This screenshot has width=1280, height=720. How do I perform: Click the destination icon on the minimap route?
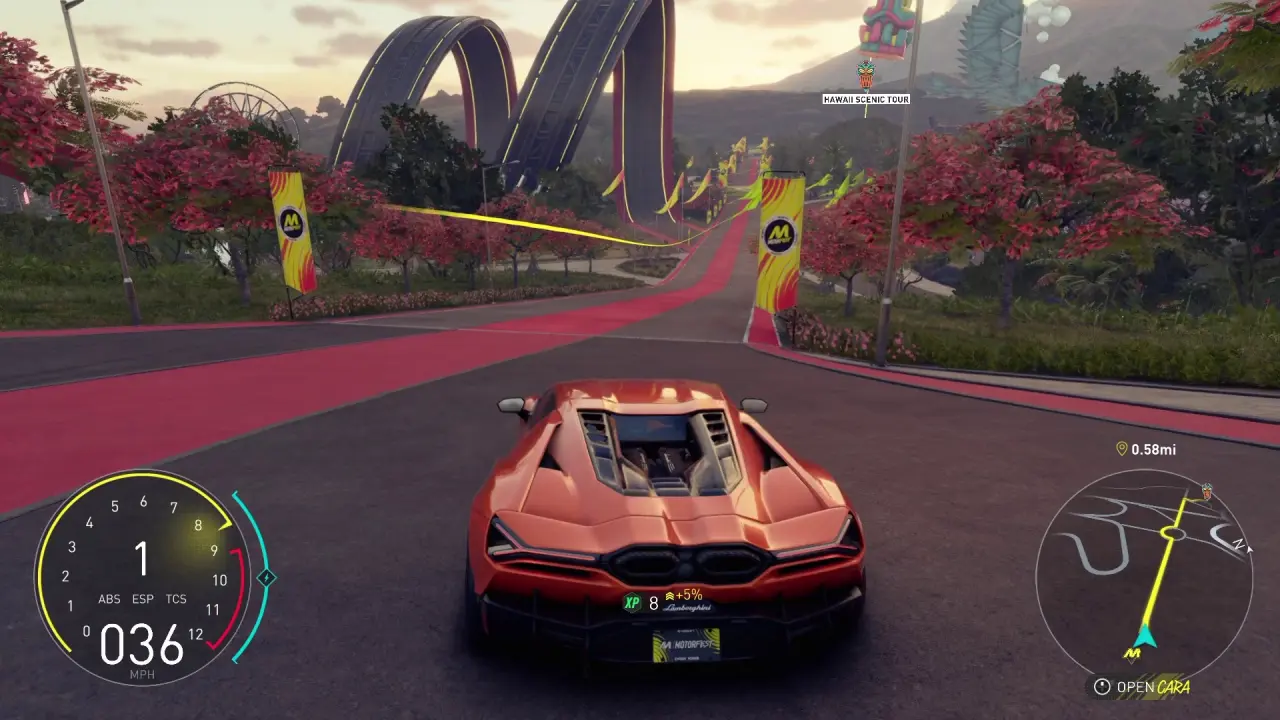click(1207, 491)
